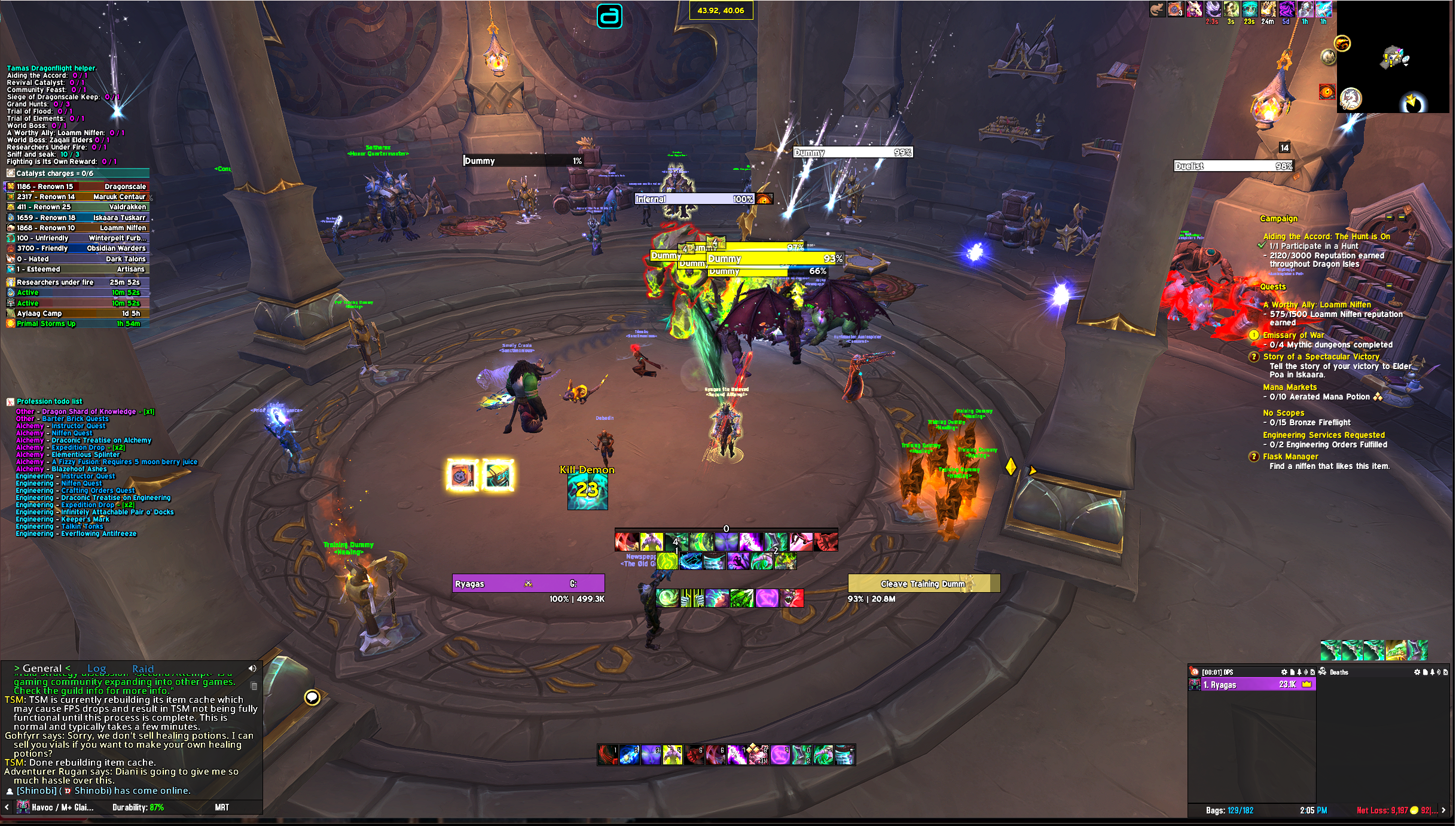Viewport: 1456px width, 826px height.
Task: Toggle the chat speaker sound icon
Action: (x=252, y=668)
